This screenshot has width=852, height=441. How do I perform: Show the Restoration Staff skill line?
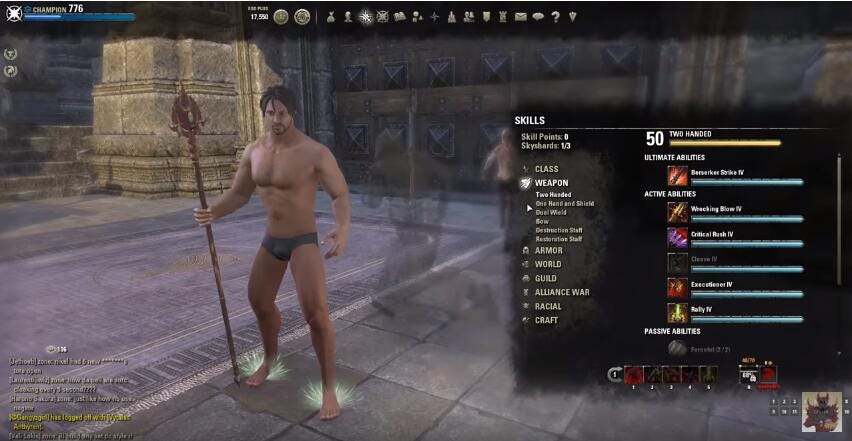(x=558, y=239)
